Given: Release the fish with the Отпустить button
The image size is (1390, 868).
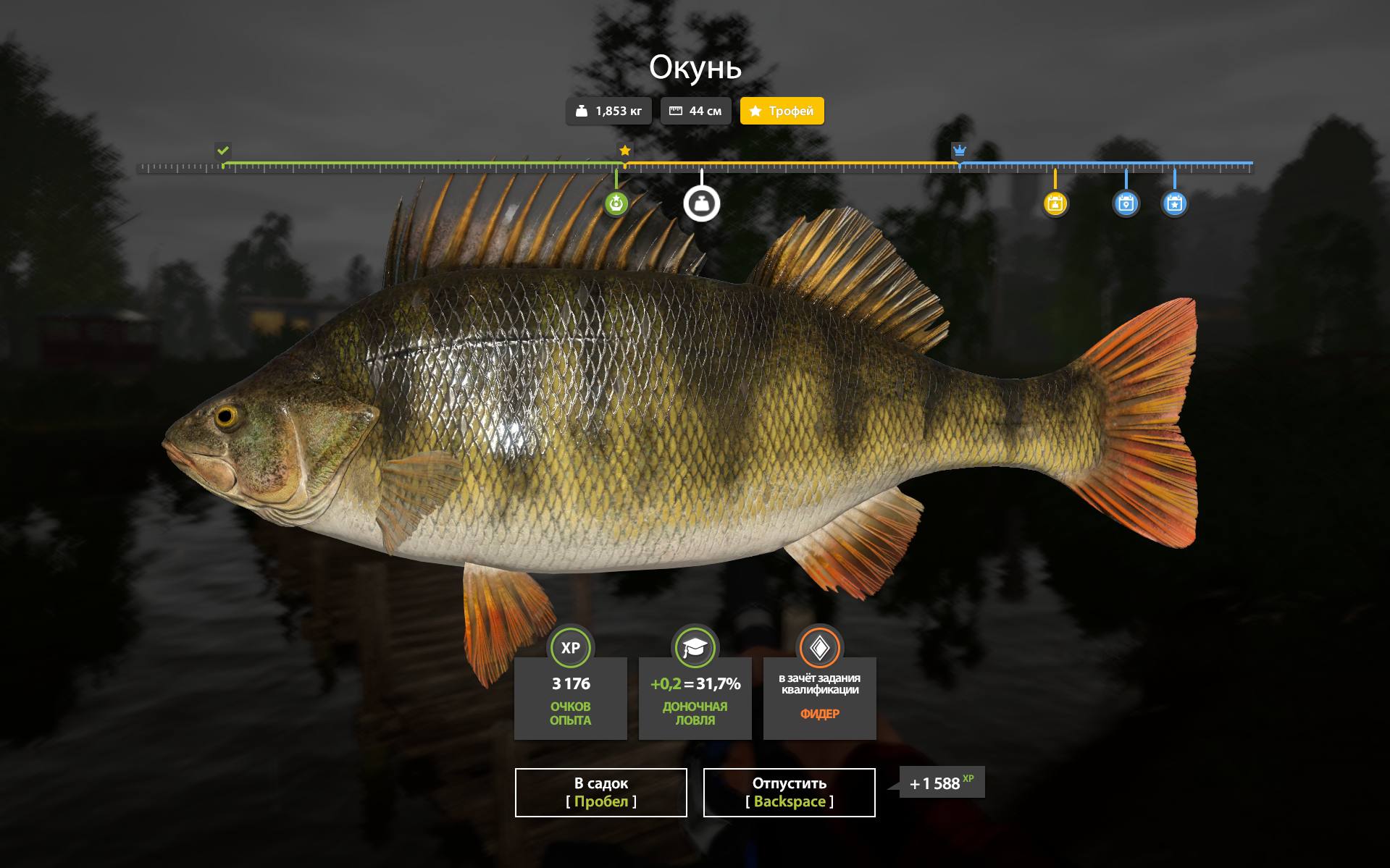Looking at the screenshot, I should coord(789,792).
